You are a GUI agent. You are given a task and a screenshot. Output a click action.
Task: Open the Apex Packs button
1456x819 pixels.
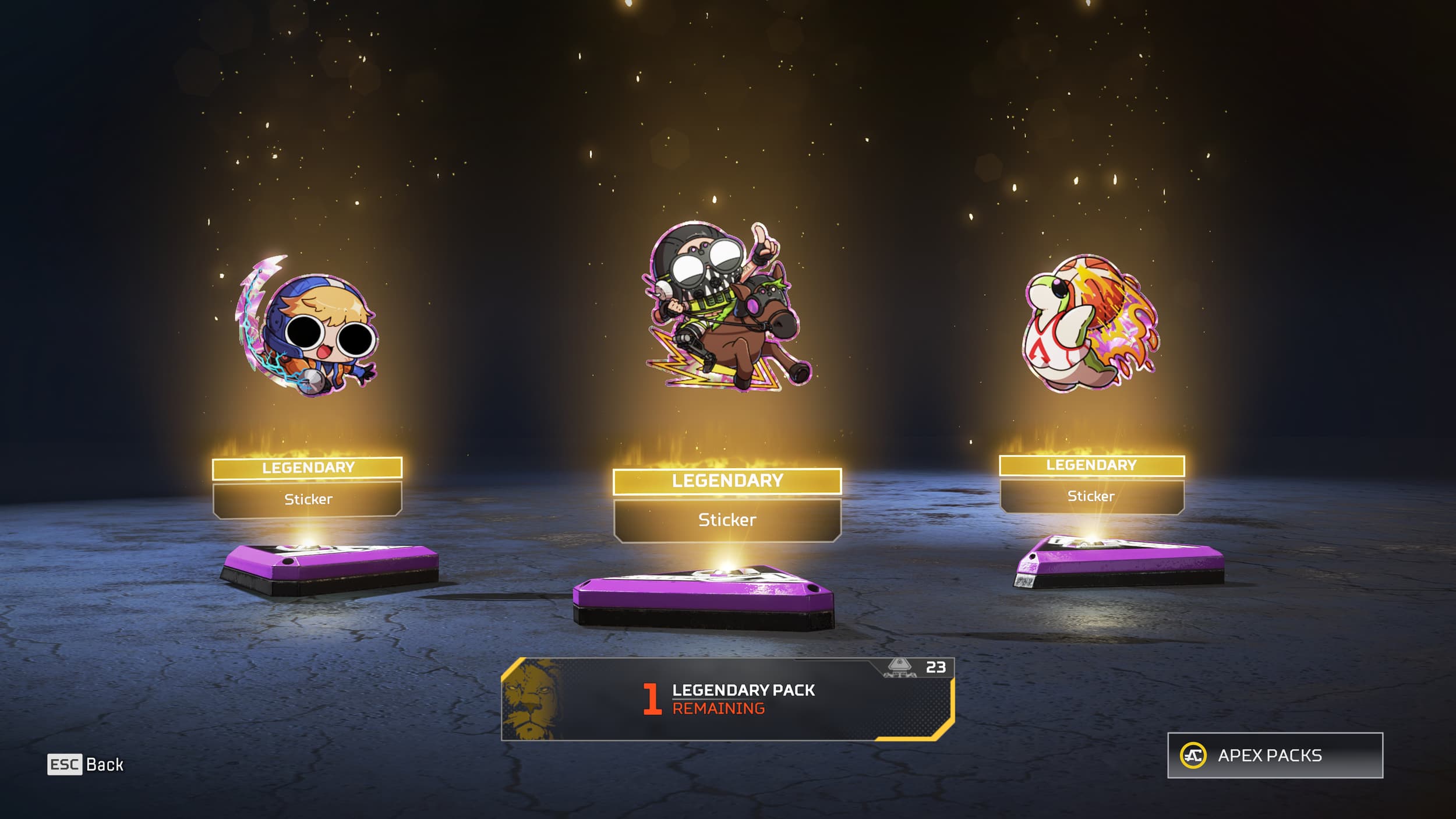tap(1274, 756)
